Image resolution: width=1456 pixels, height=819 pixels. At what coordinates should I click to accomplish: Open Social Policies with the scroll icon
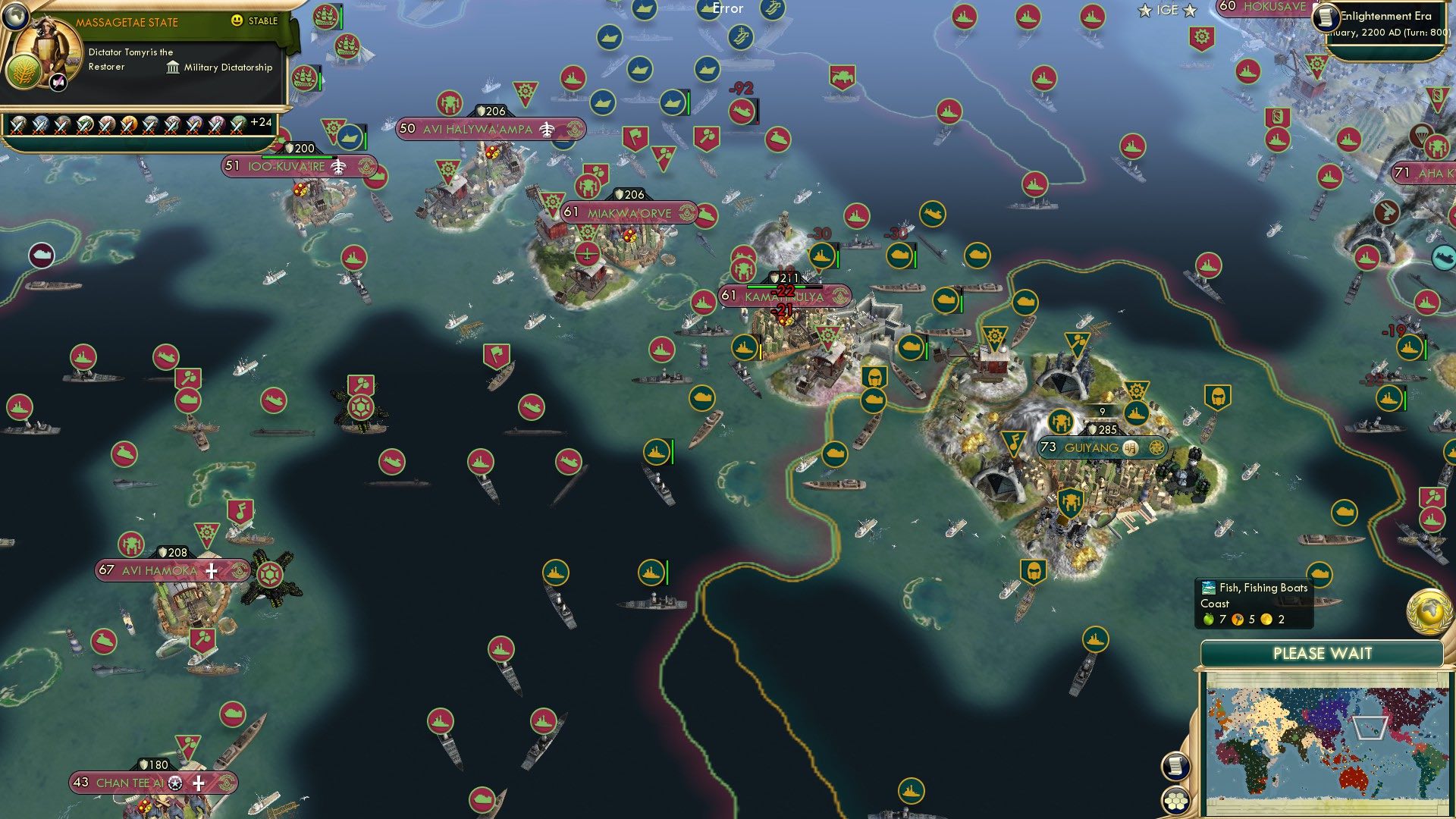1175,767
